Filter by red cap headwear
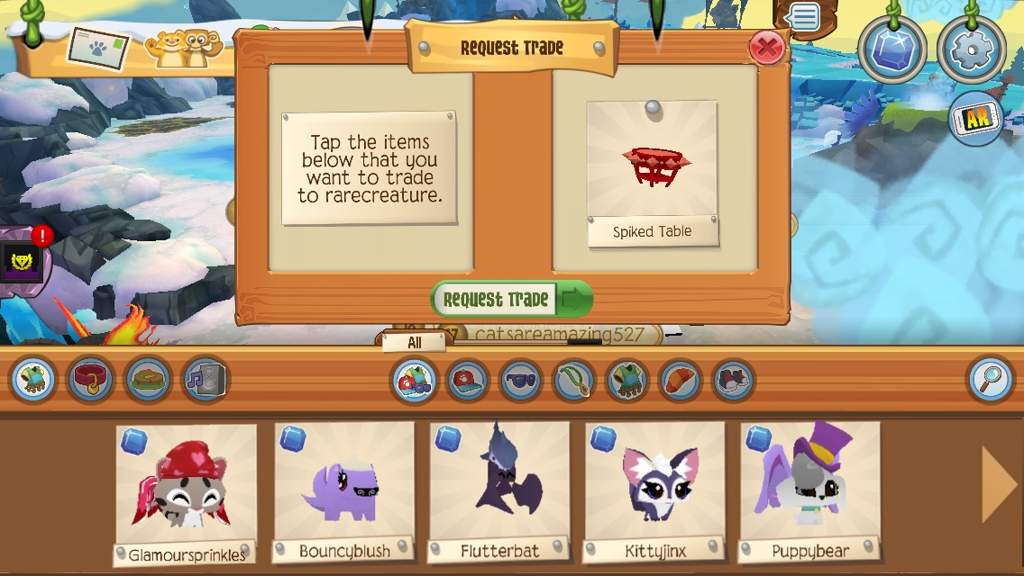1024x576 pixels. pyautogui.click(x=467, y=381)
